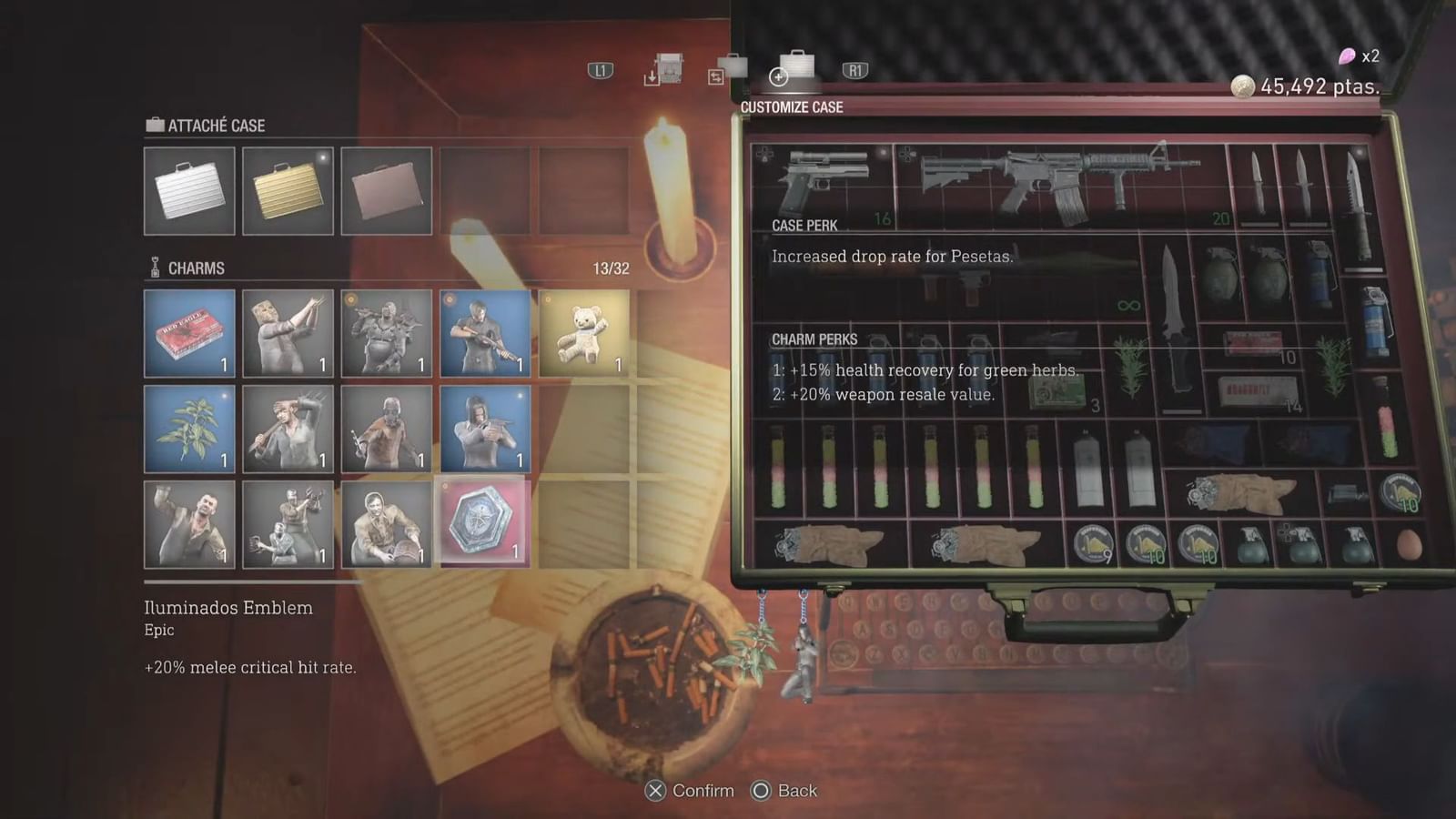
Task: Select the brown leather attaché case
Action: click(386, 190)
